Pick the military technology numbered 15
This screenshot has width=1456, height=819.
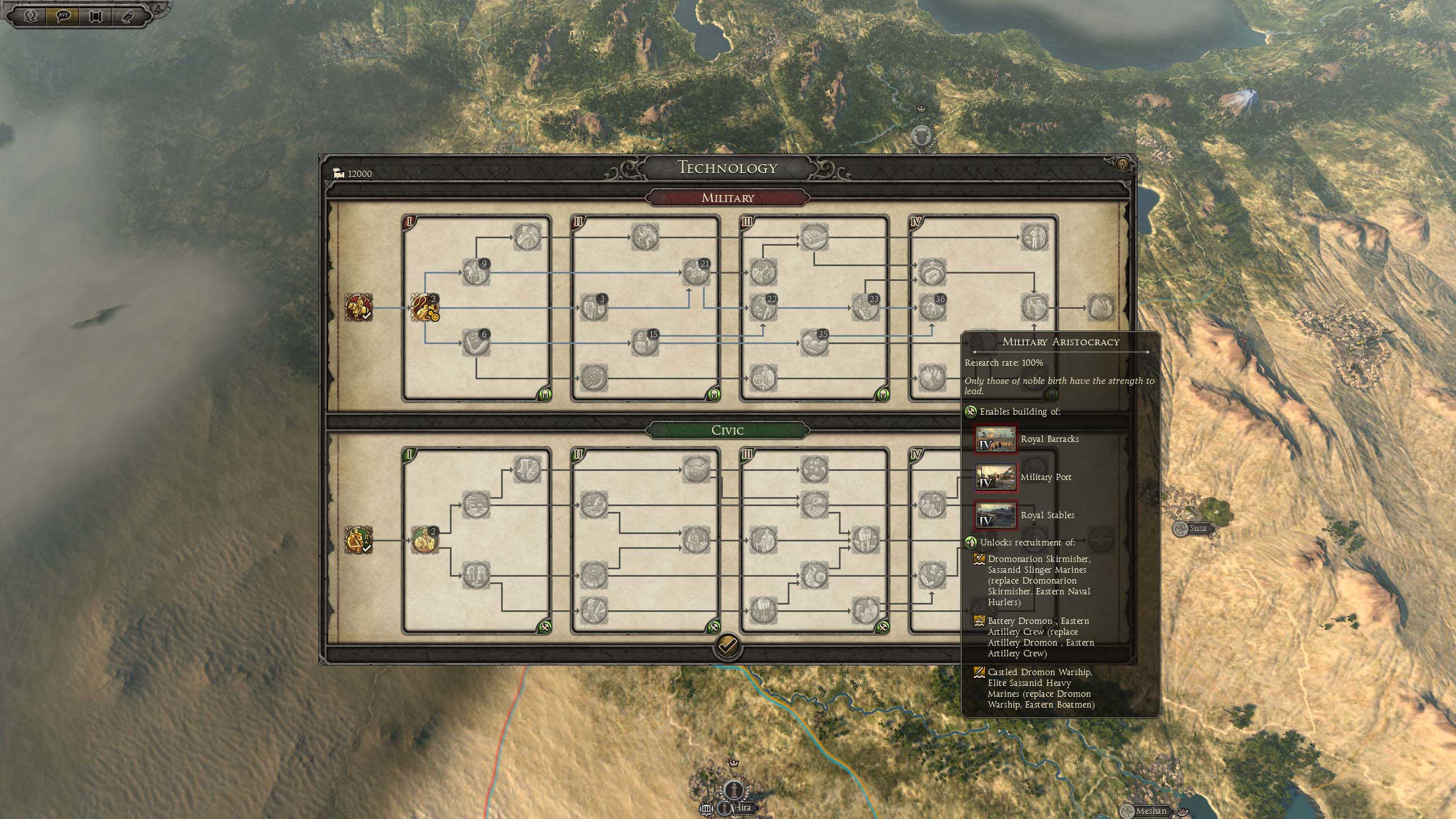click(644, 343)
